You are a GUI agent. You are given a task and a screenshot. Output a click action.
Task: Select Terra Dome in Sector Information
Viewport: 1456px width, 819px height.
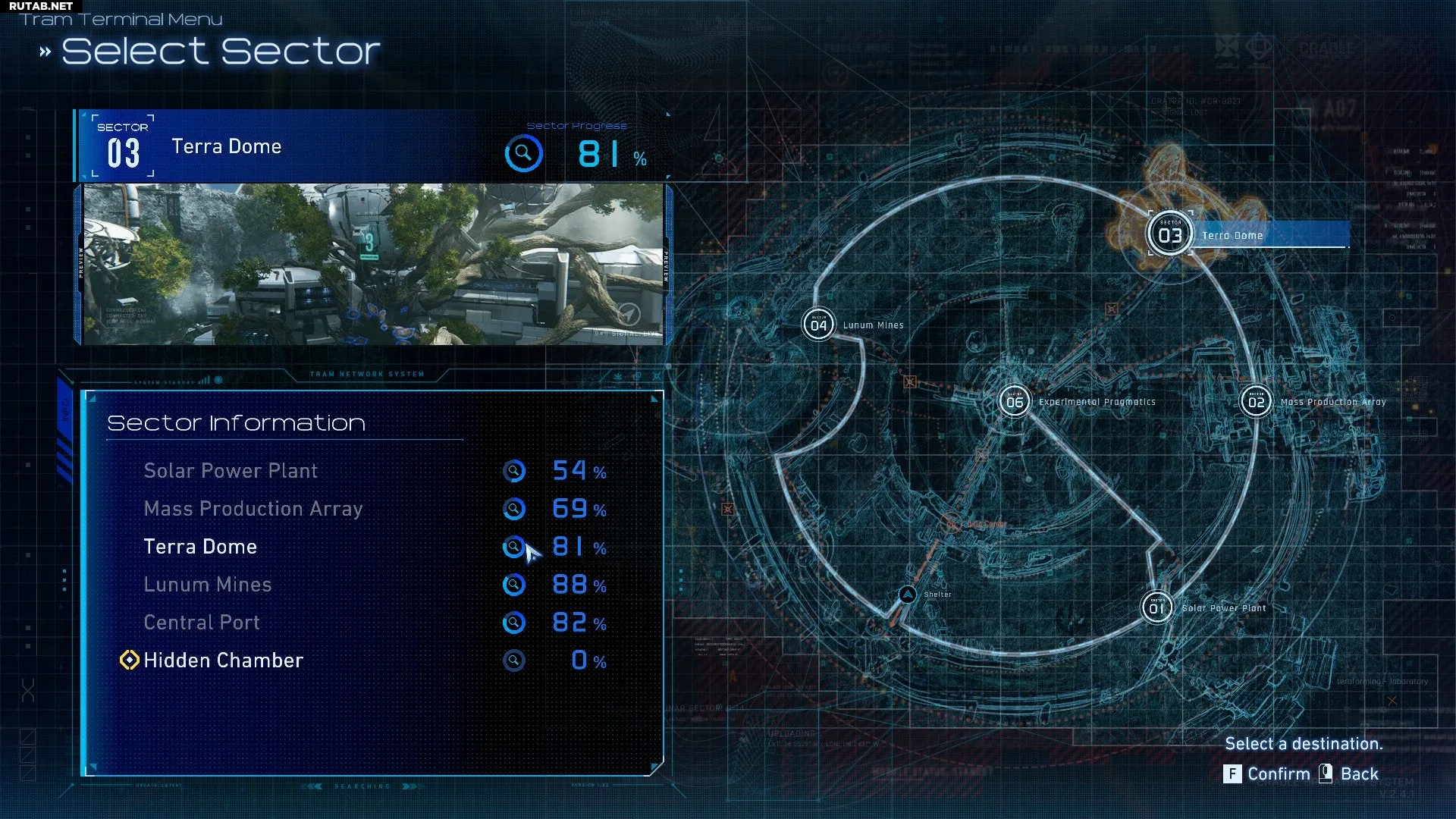pos(200,547)
